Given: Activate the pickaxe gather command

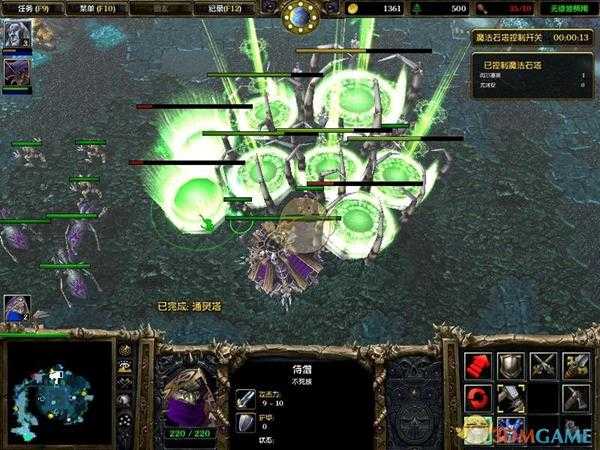Looking at the screenshot, I should pyautogui.click(x=575, y=397).
